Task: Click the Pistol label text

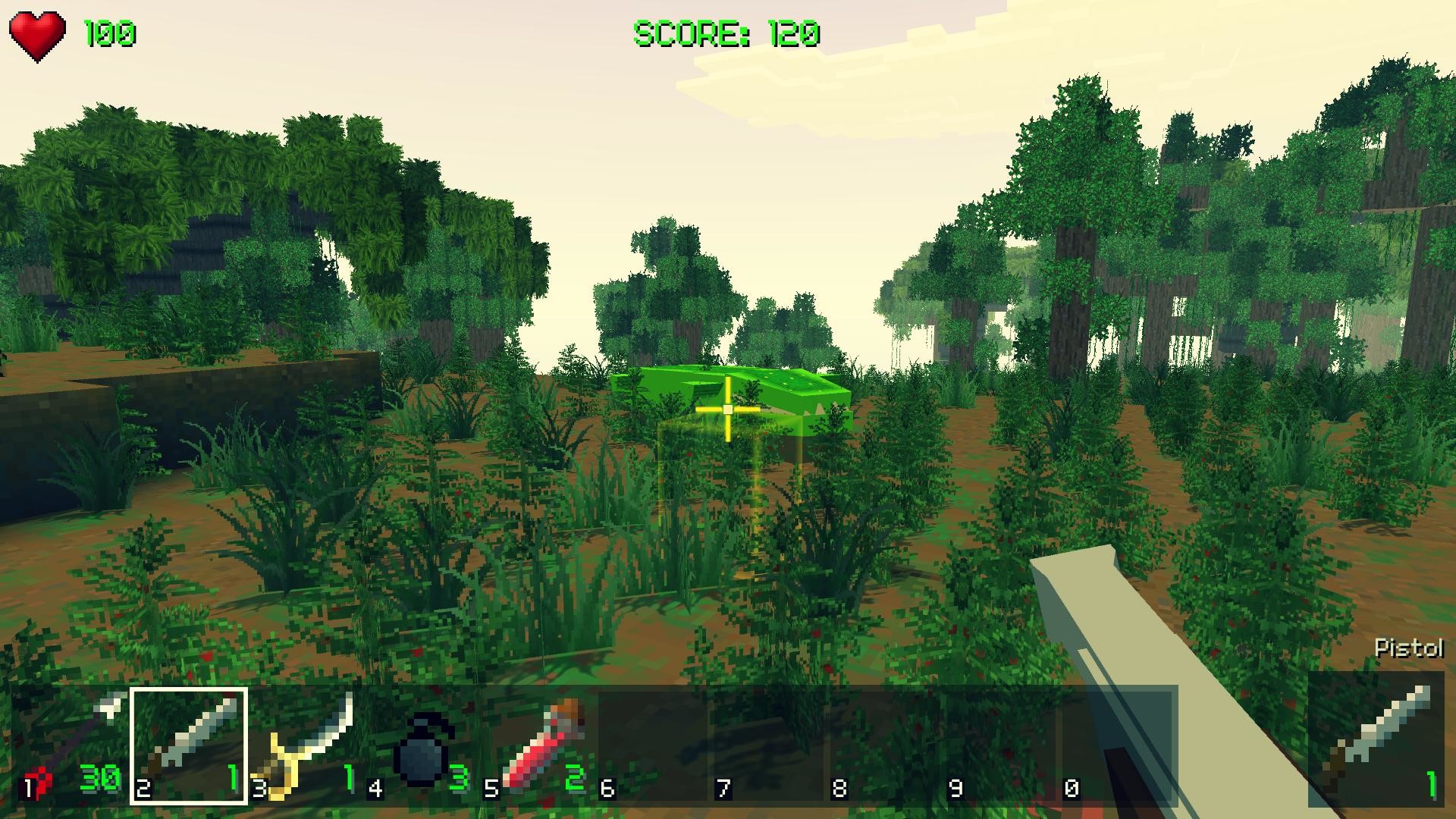Action: click(1408, 648)
